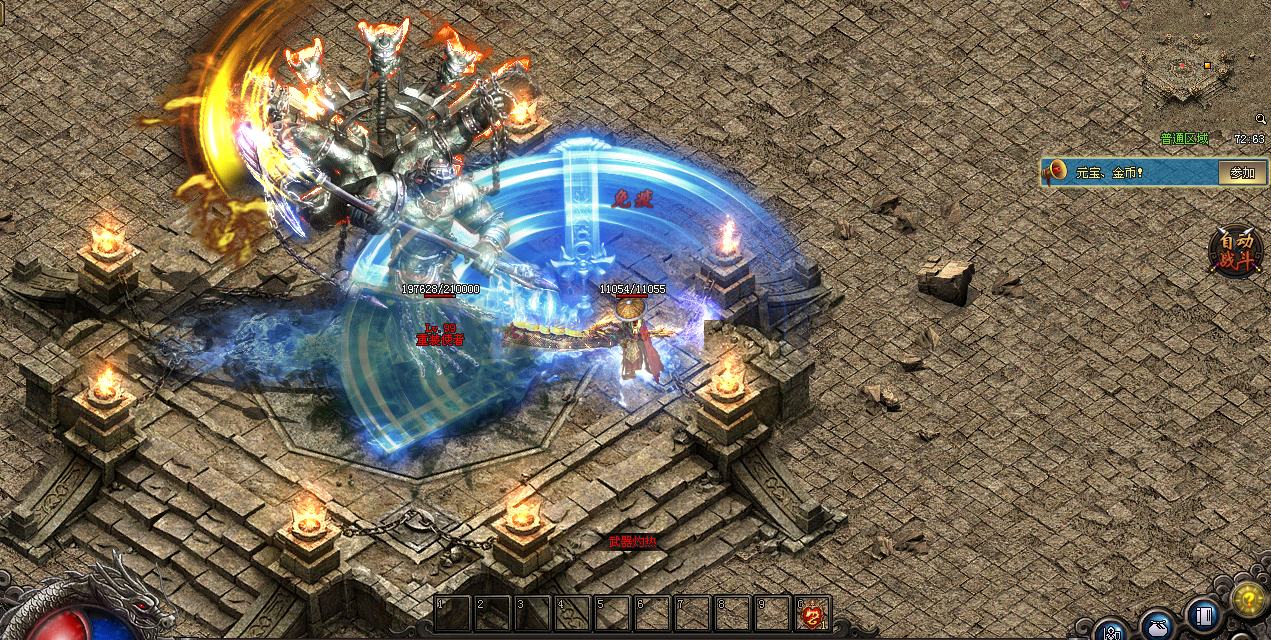
Task: Use the red emblem item in hotbar slot 0
Action: (812, 614)
